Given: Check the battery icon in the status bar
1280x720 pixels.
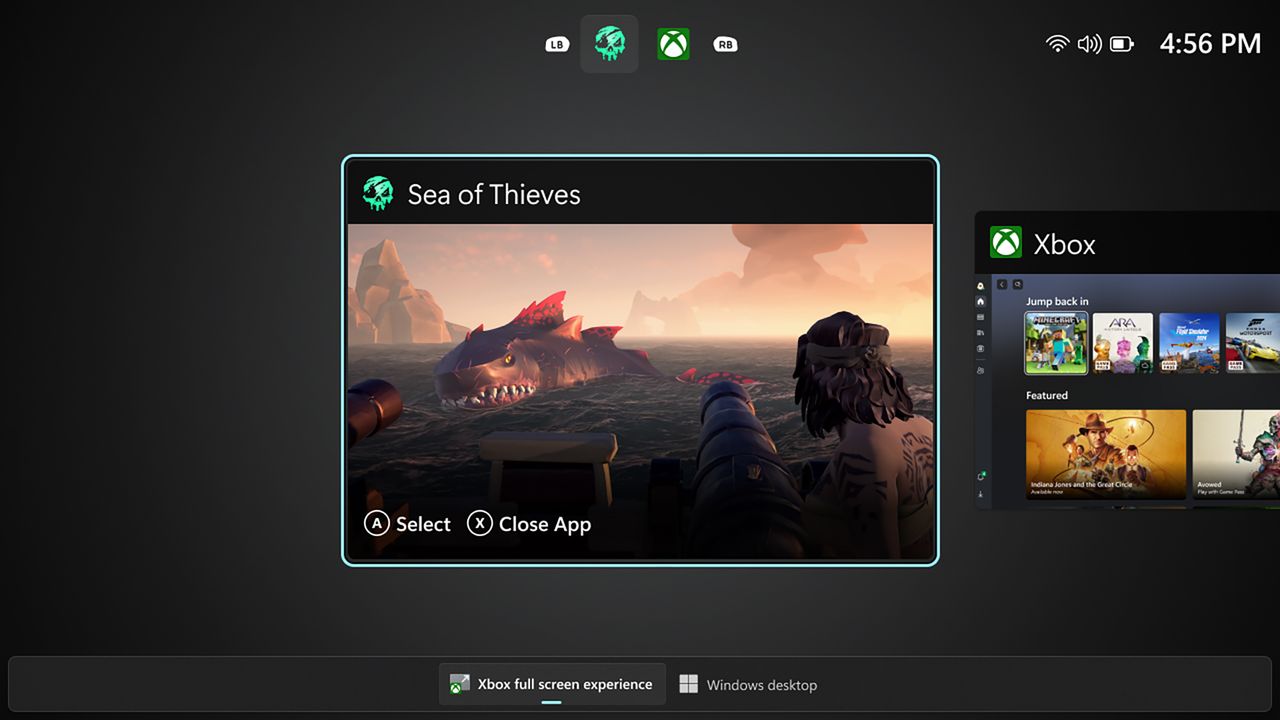Looking at the screenshot, I should 1122,43.
